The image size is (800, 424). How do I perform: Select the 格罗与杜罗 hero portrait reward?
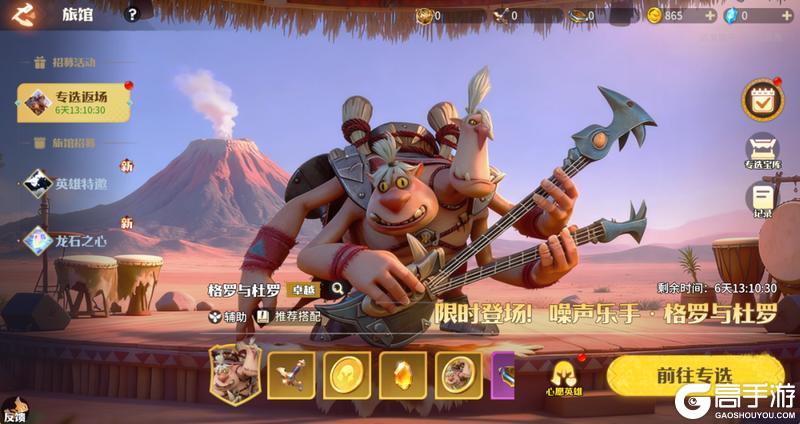point(234,371)
